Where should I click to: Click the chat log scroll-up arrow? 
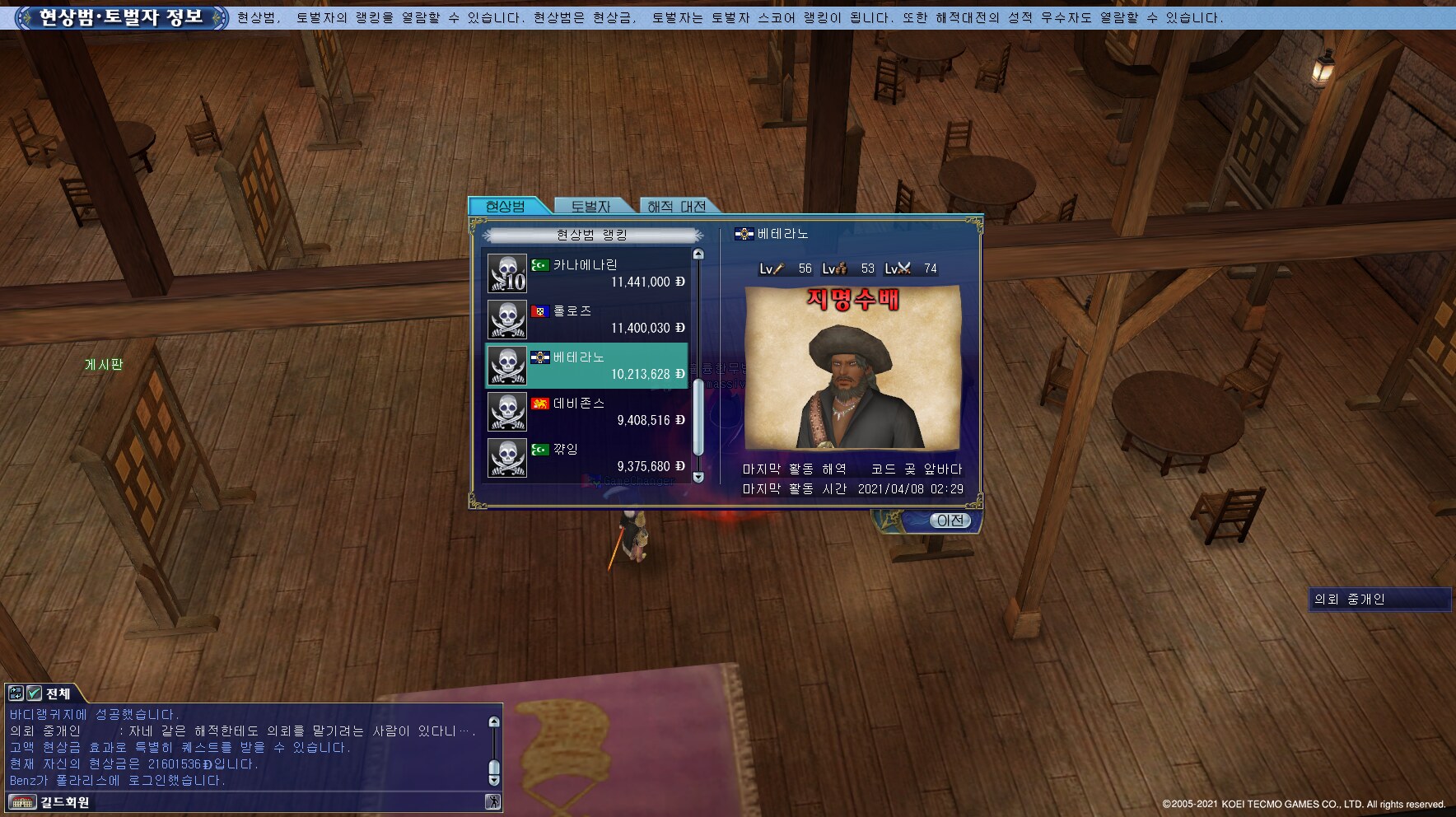494,721
